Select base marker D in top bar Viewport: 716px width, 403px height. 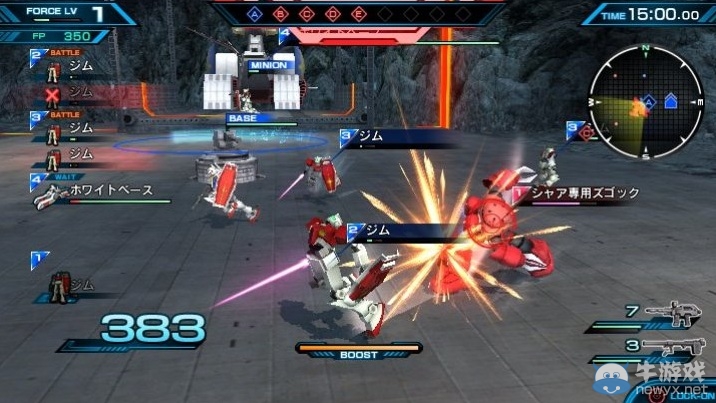(x=333, y=15)
